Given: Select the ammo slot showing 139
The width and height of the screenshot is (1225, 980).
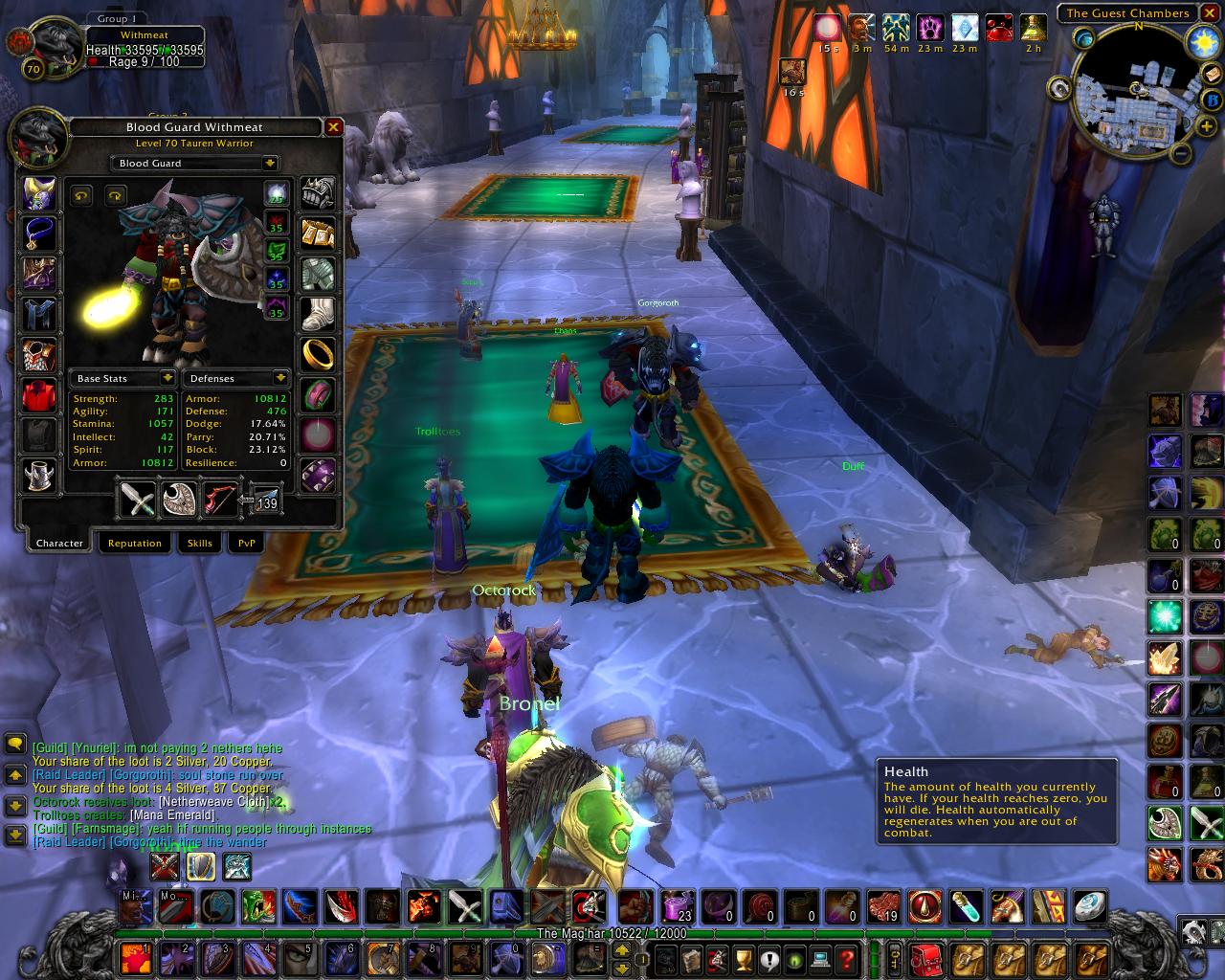Looking at the screenshot, I should click(x=262, y=499).
